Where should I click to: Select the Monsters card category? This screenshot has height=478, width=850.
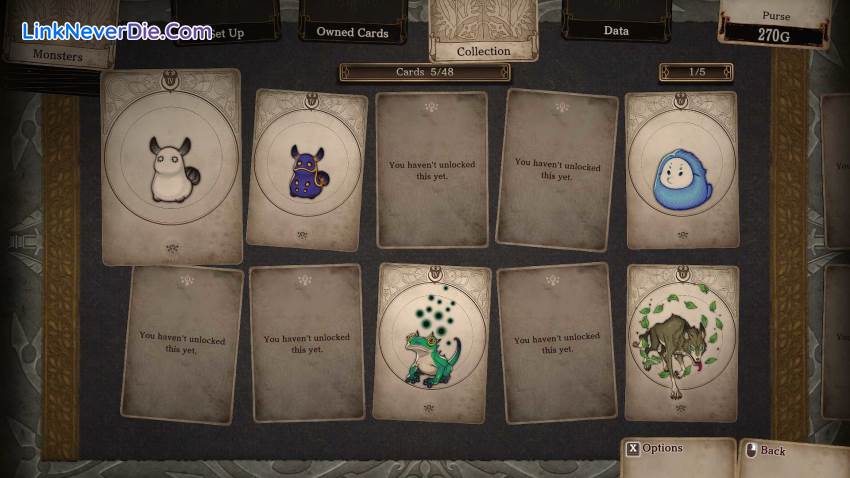point(57,55)
